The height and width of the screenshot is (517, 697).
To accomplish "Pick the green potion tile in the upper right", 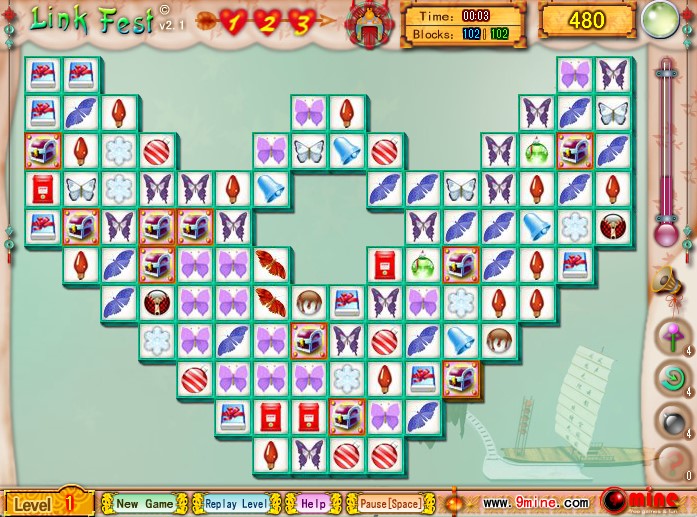I will pos(537,151).
